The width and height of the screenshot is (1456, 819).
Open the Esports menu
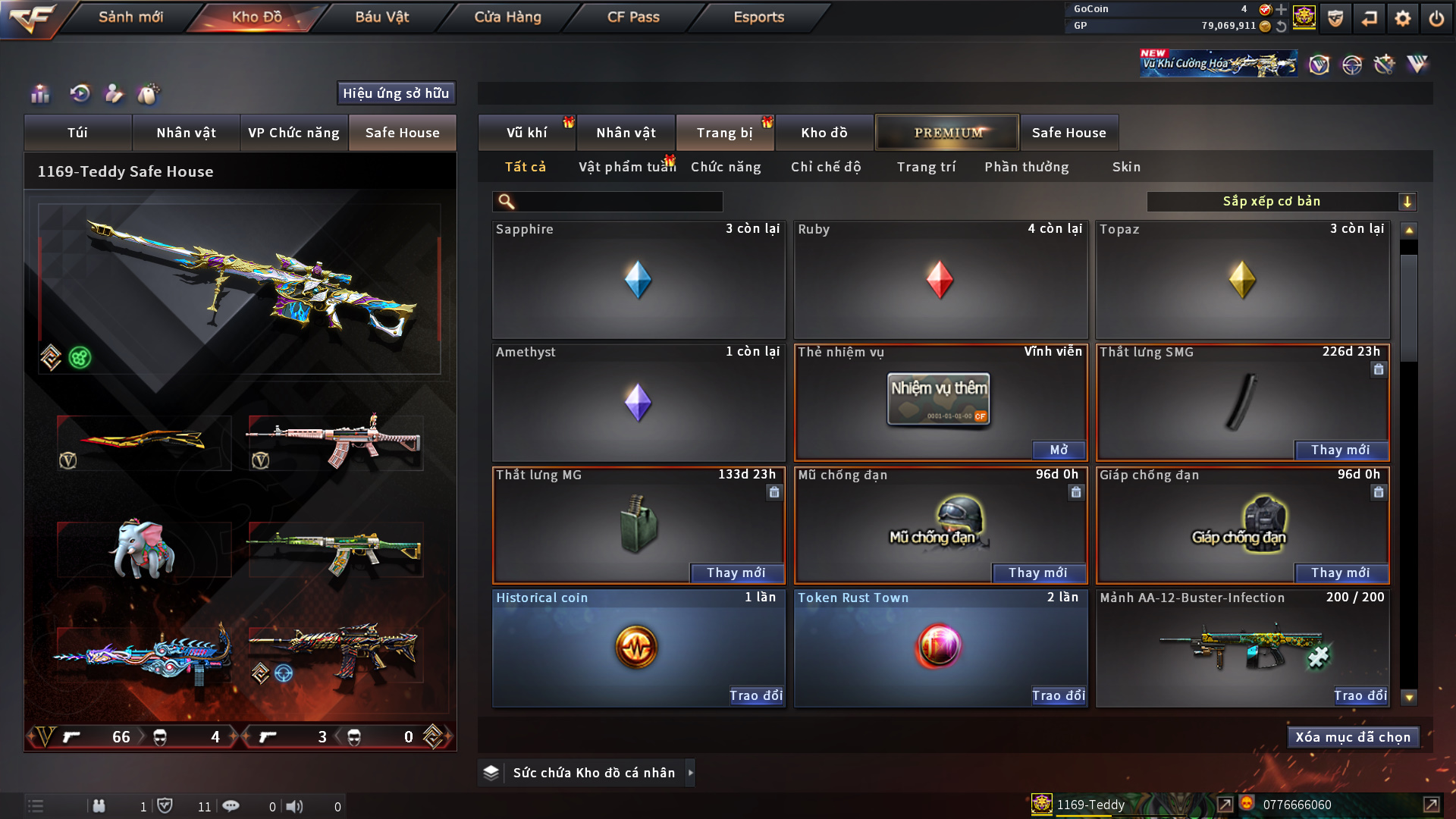point(758,17)
